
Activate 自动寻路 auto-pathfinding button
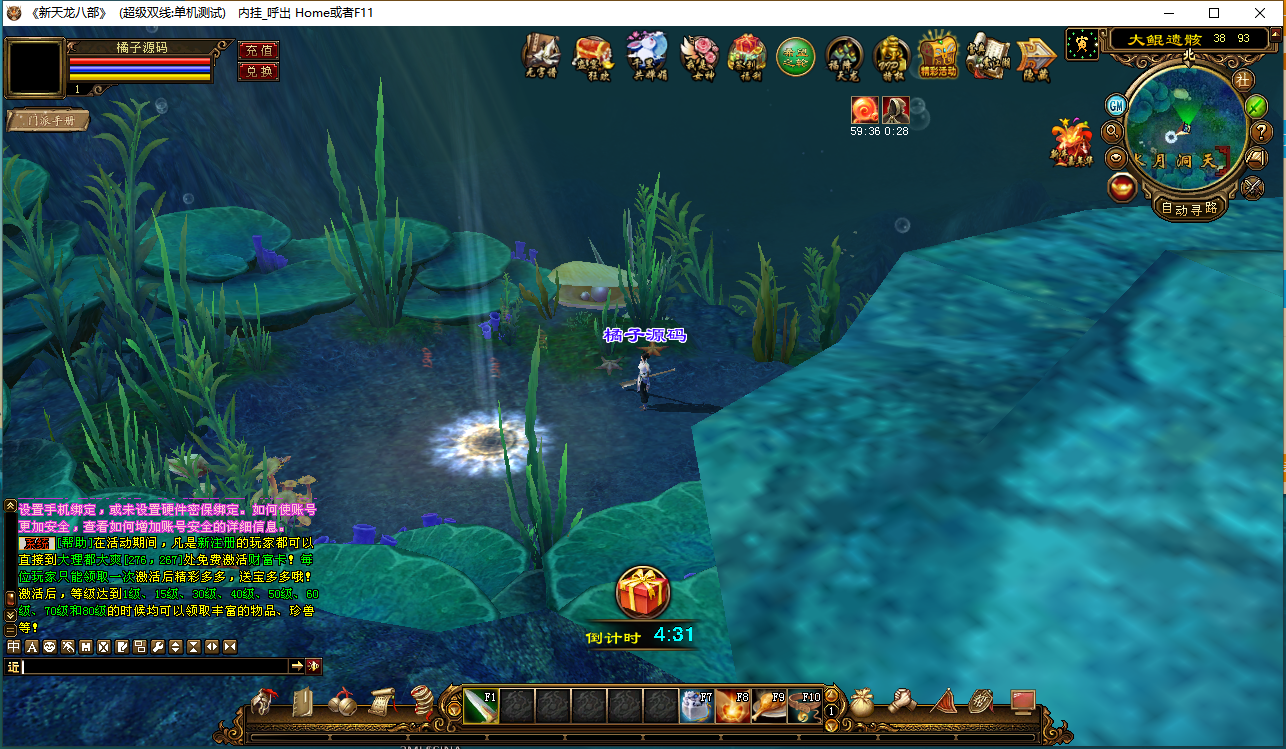(1189, 208)
